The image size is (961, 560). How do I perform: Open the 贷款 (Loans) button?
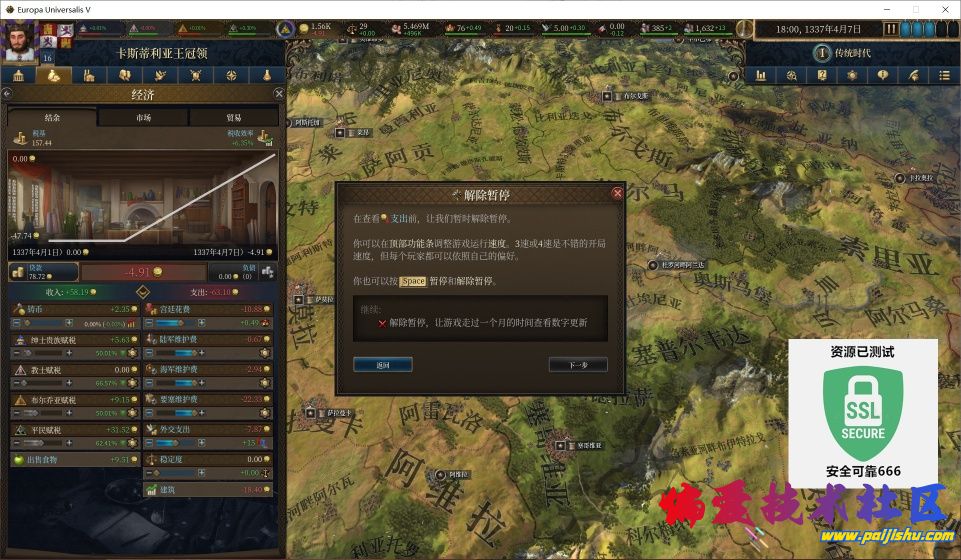tap(43, 271)
